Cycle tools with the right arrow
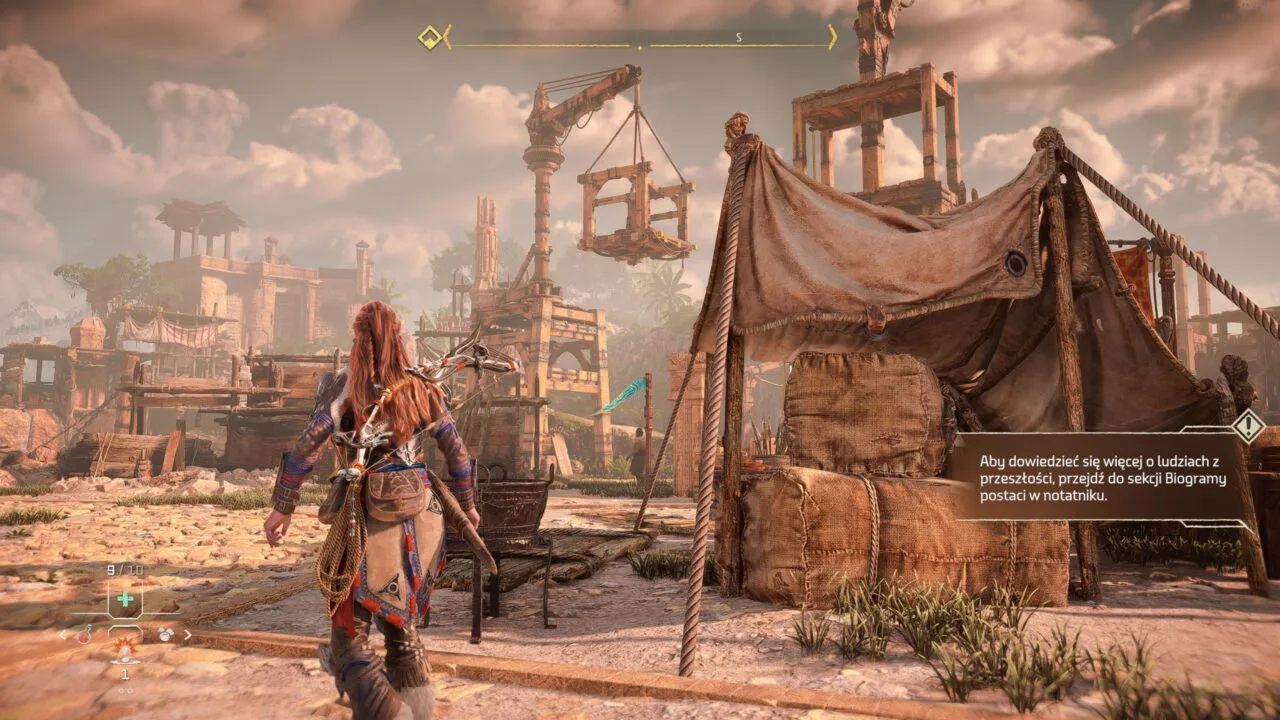Screen dimensions: 1280x720 [x=188, y=634]
